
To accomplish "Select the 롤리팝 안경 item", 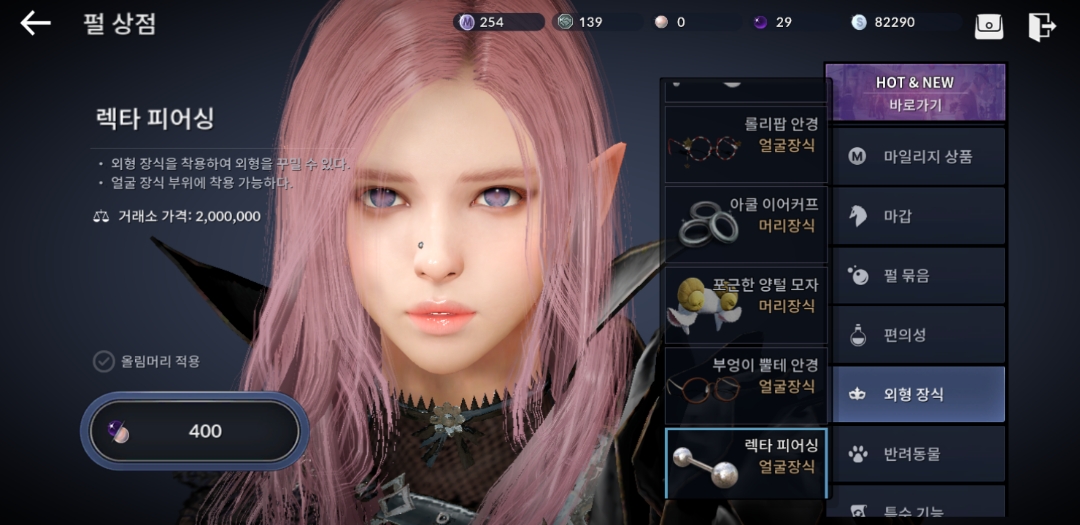I will [745, 144].
